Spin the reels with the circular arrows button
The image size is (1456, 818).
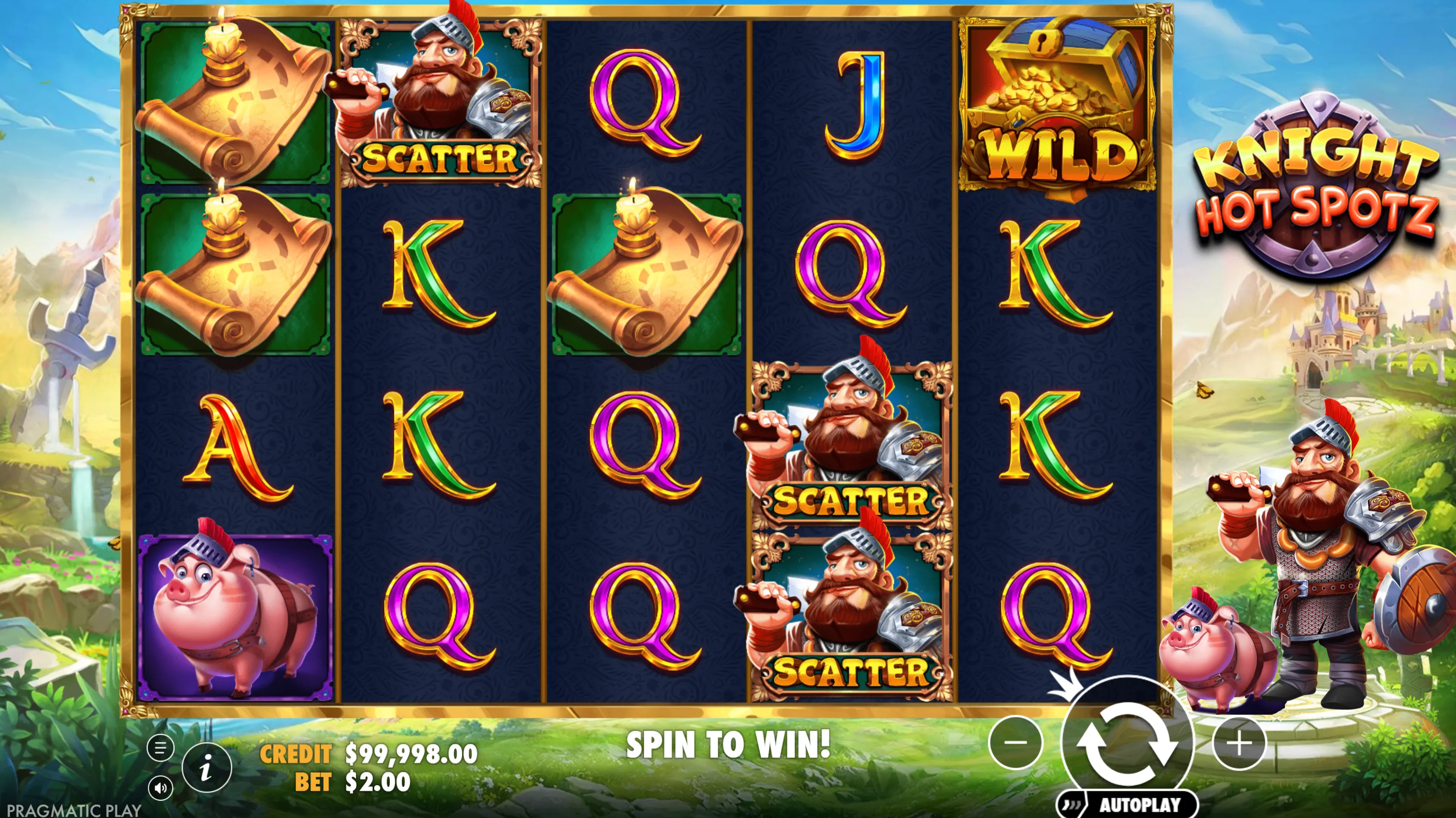point(1127,742)
